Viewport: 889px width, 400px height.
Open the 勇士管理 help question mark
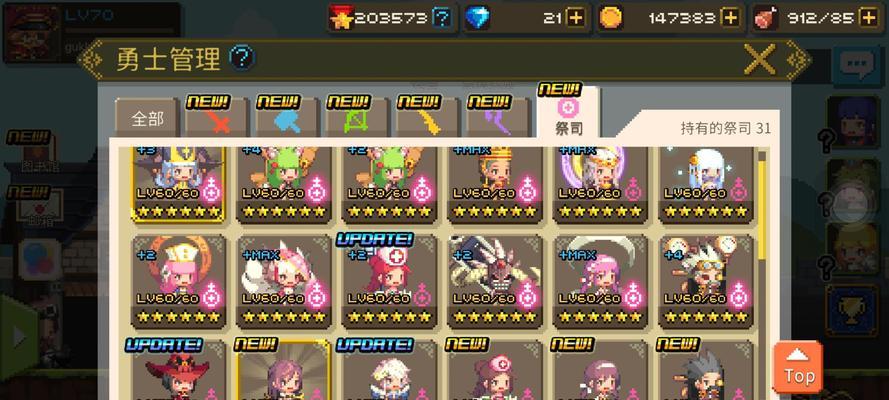[x=242, y=58]
